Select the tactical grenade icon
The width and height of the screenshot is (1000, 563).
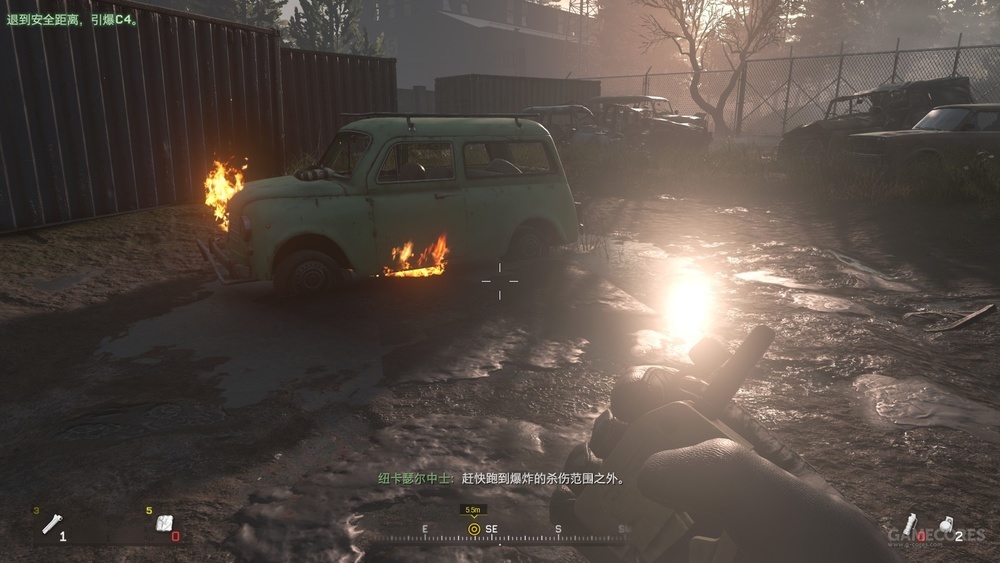[910, 524]
